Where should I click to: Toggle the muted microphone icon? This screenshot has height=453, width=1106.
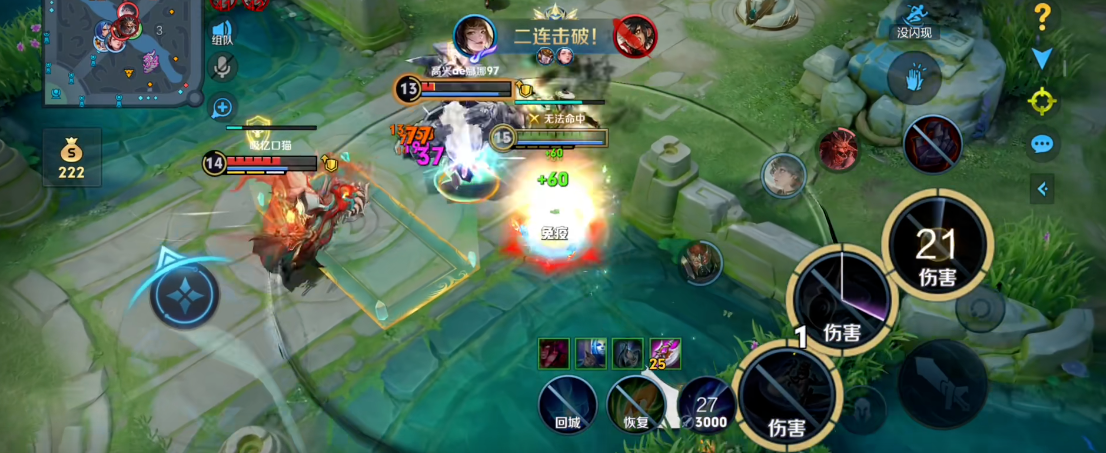click(222, 67)
